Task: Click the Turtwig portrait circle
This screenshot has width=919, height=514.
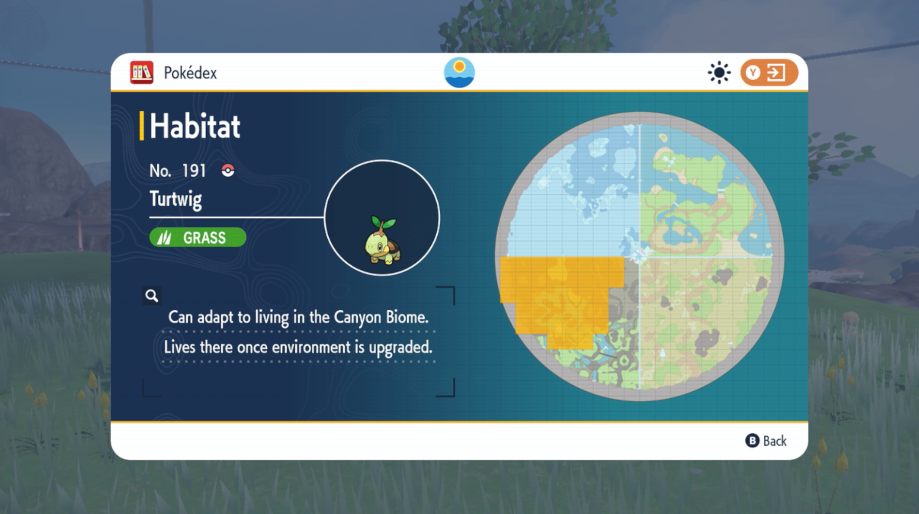Action: [x=382, y=217]
